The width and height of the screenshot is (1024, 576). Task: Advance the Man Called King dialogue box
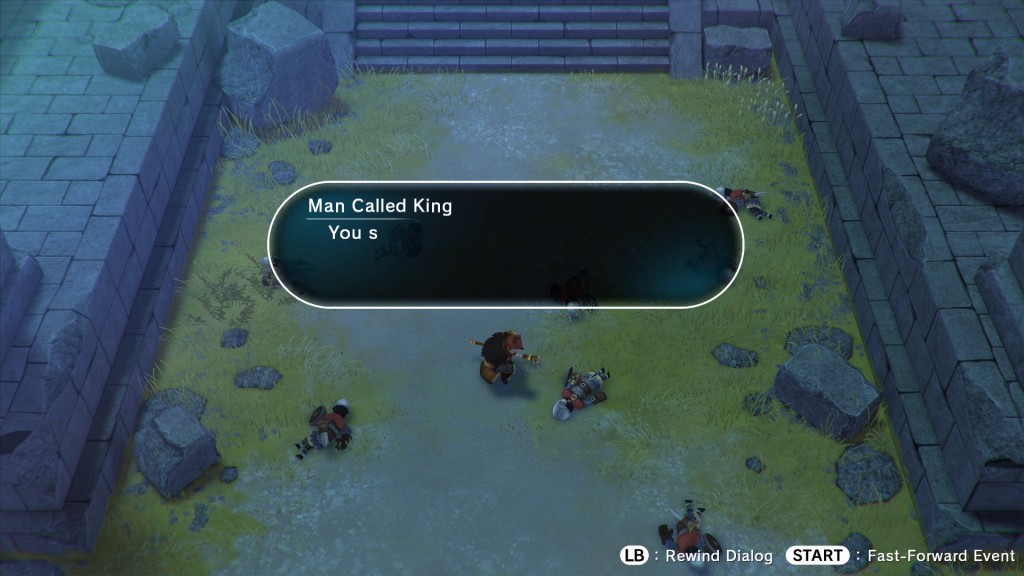[506, 243]
